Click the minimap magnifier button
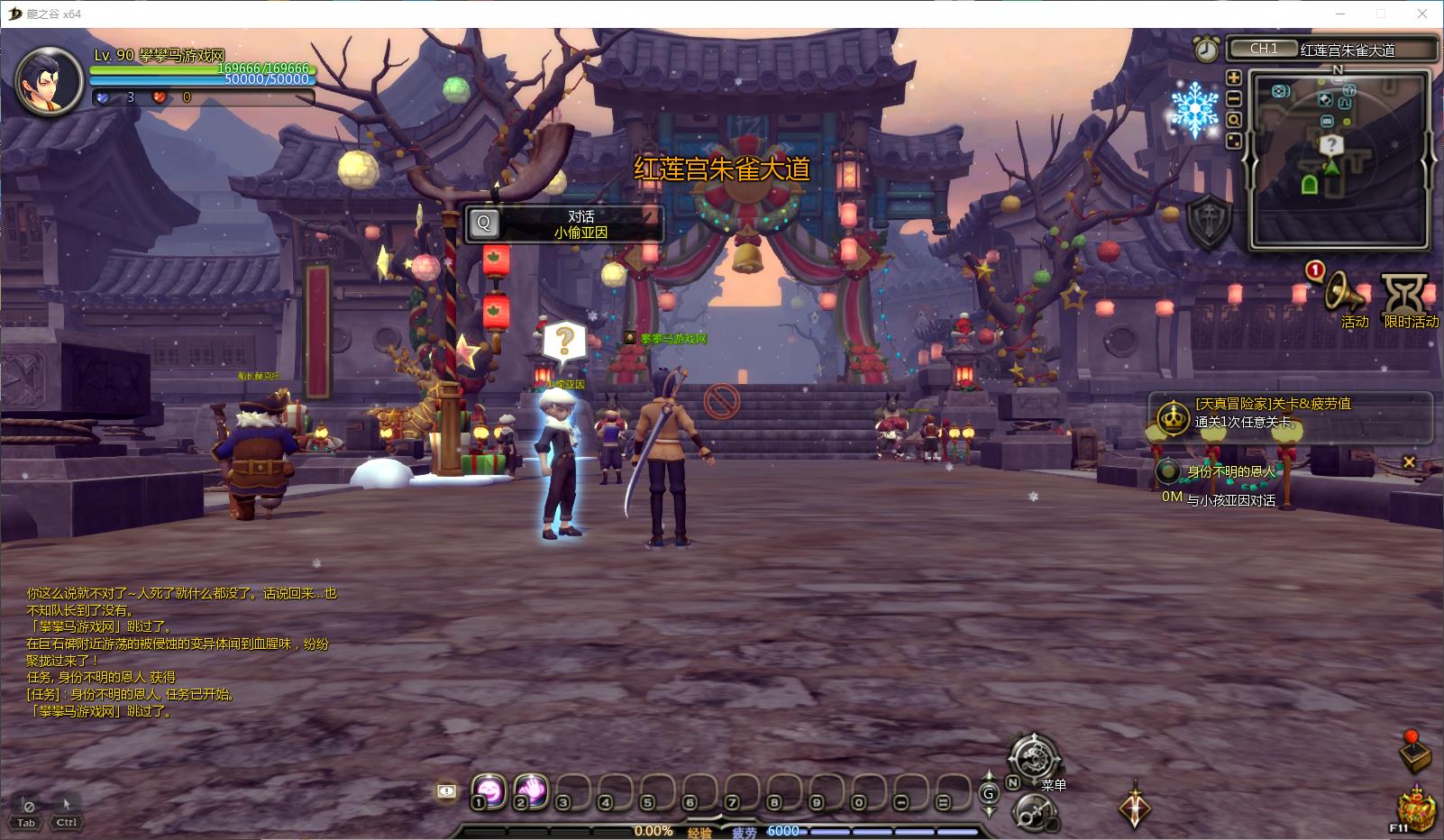Image resolution: width=1444 pixels, height=840 pixels. [x=1234, y=120]
